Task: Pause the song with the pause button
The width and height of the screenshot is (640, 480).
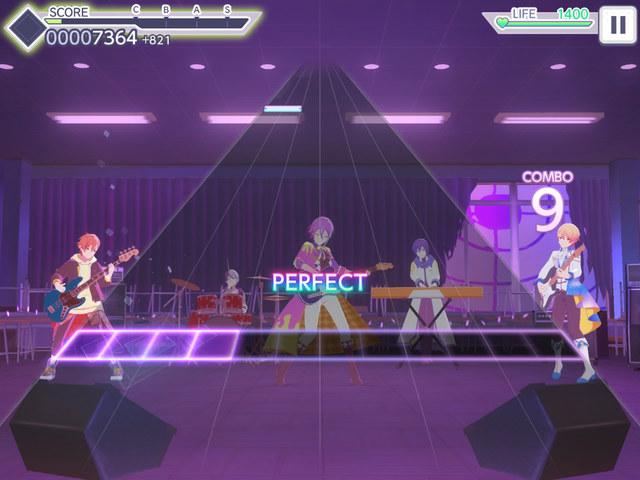Action: [x=617, y=24]
